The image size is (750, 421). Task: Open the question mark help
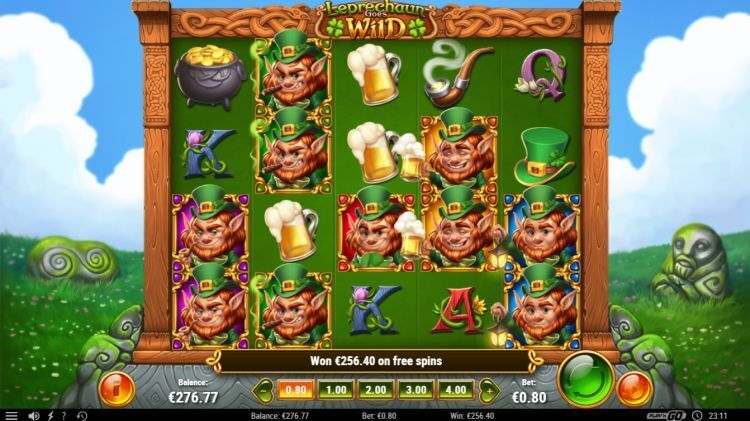[x=64, y=415]
